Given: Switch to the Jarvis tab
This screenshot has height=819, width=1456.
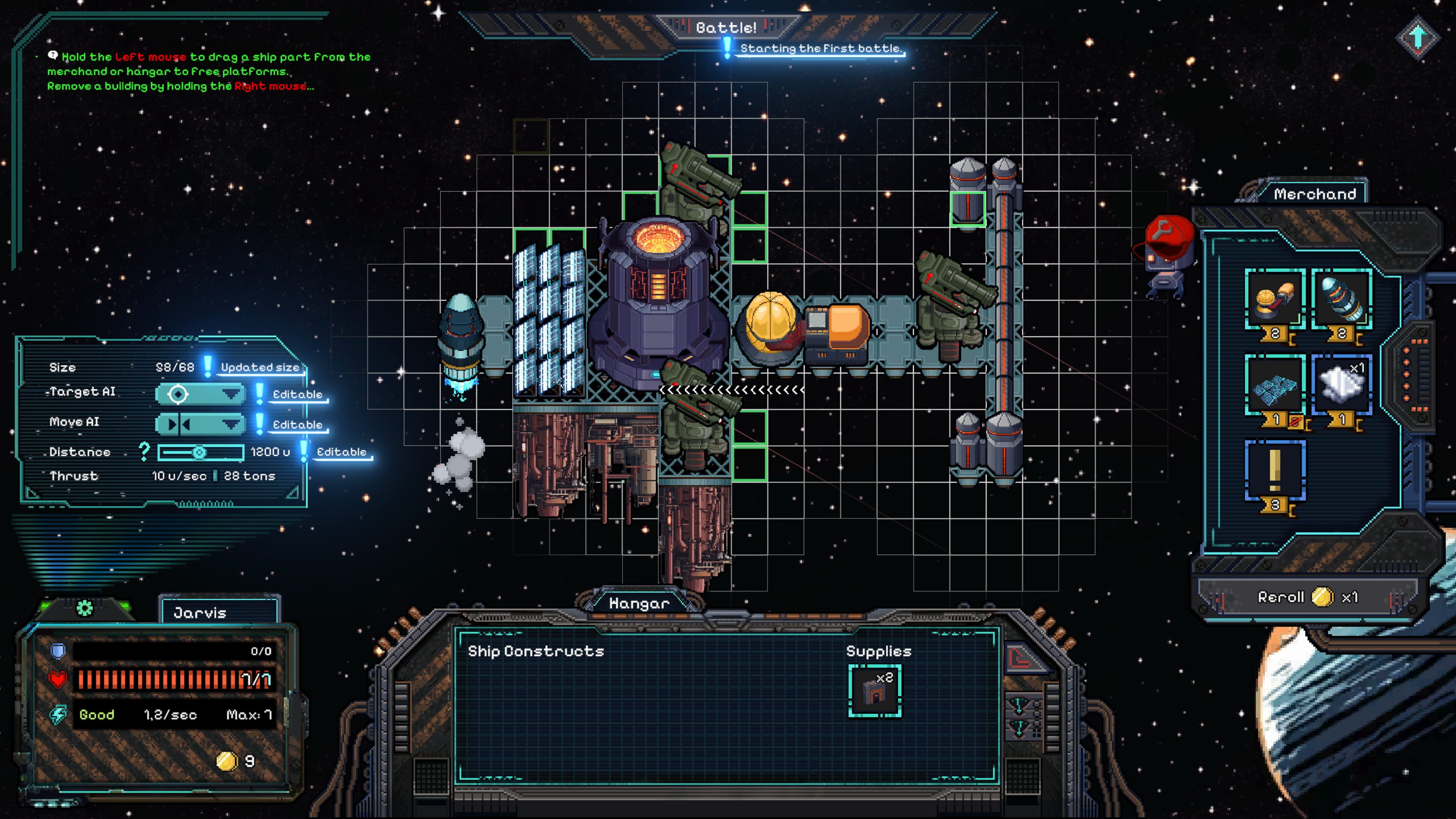Looking at the screenshot, I should pos(219,613).
